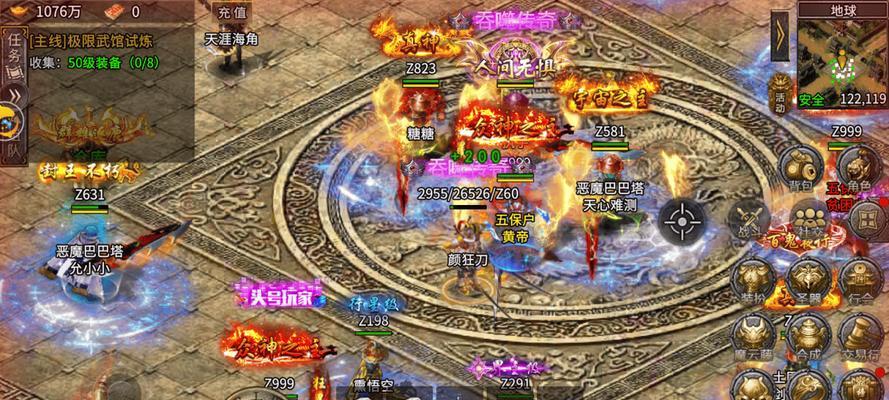Switch to the 队 team tab

[x=12, y=150]
